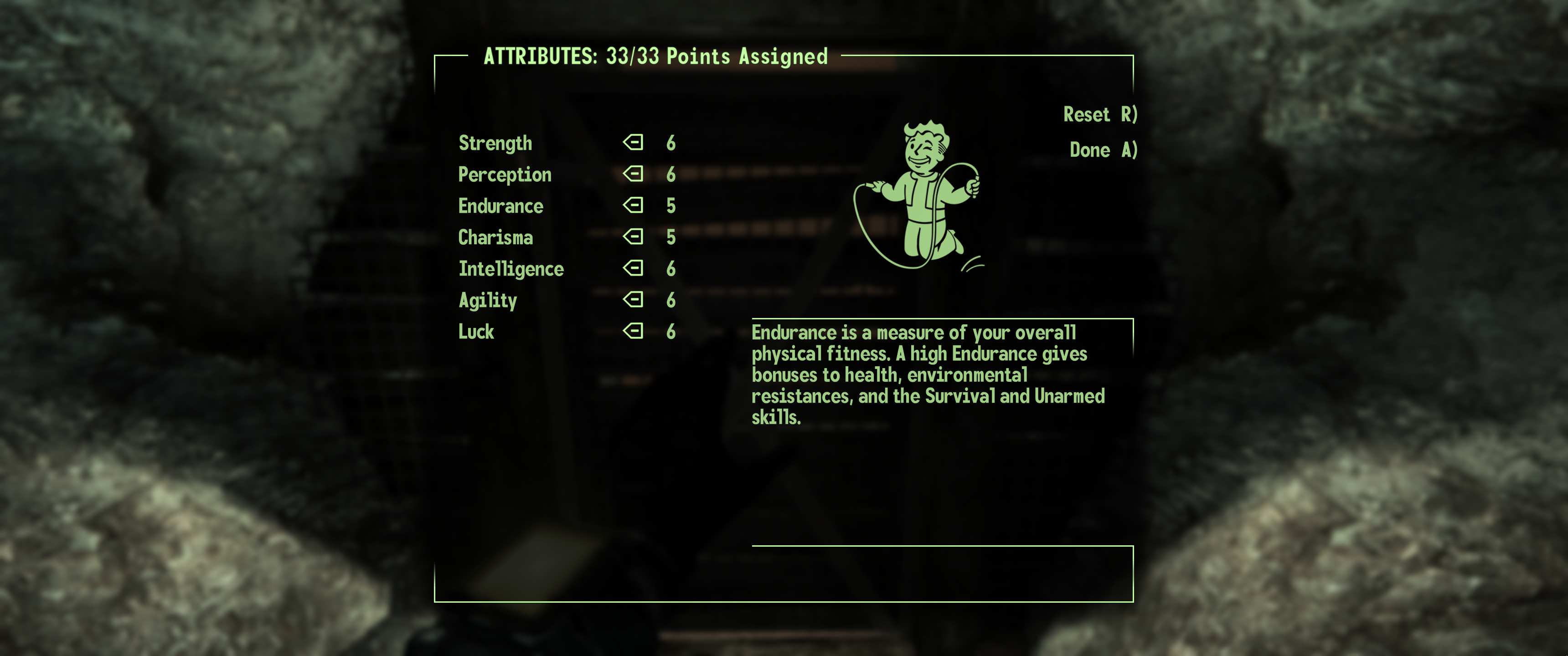This screenshot has width=1568, height=656.
Task: Confirm attributes with Done
Action: click(1102, 150)
